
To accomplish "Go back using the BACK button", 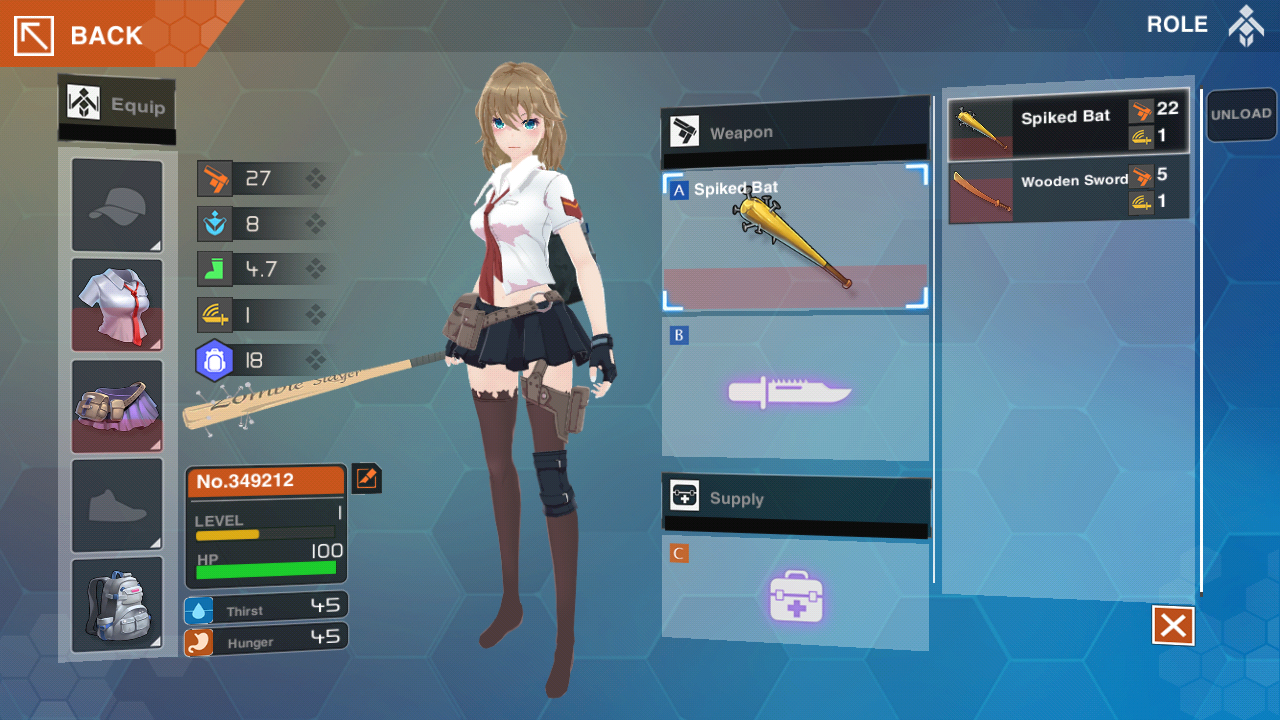I will click(x=80, y=35).
